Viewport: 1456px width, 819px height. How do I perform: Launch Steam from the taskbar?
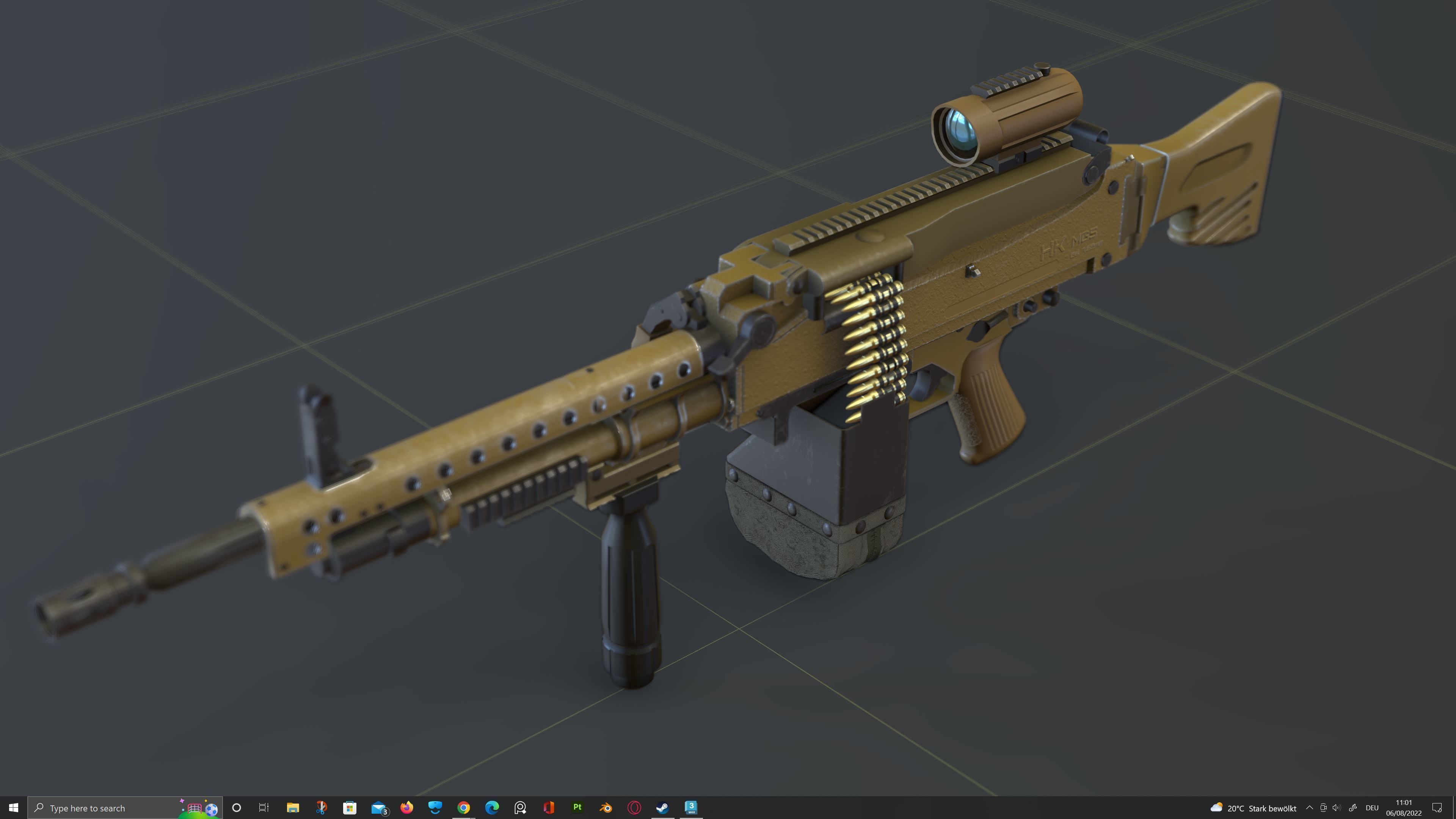[662, 807]
